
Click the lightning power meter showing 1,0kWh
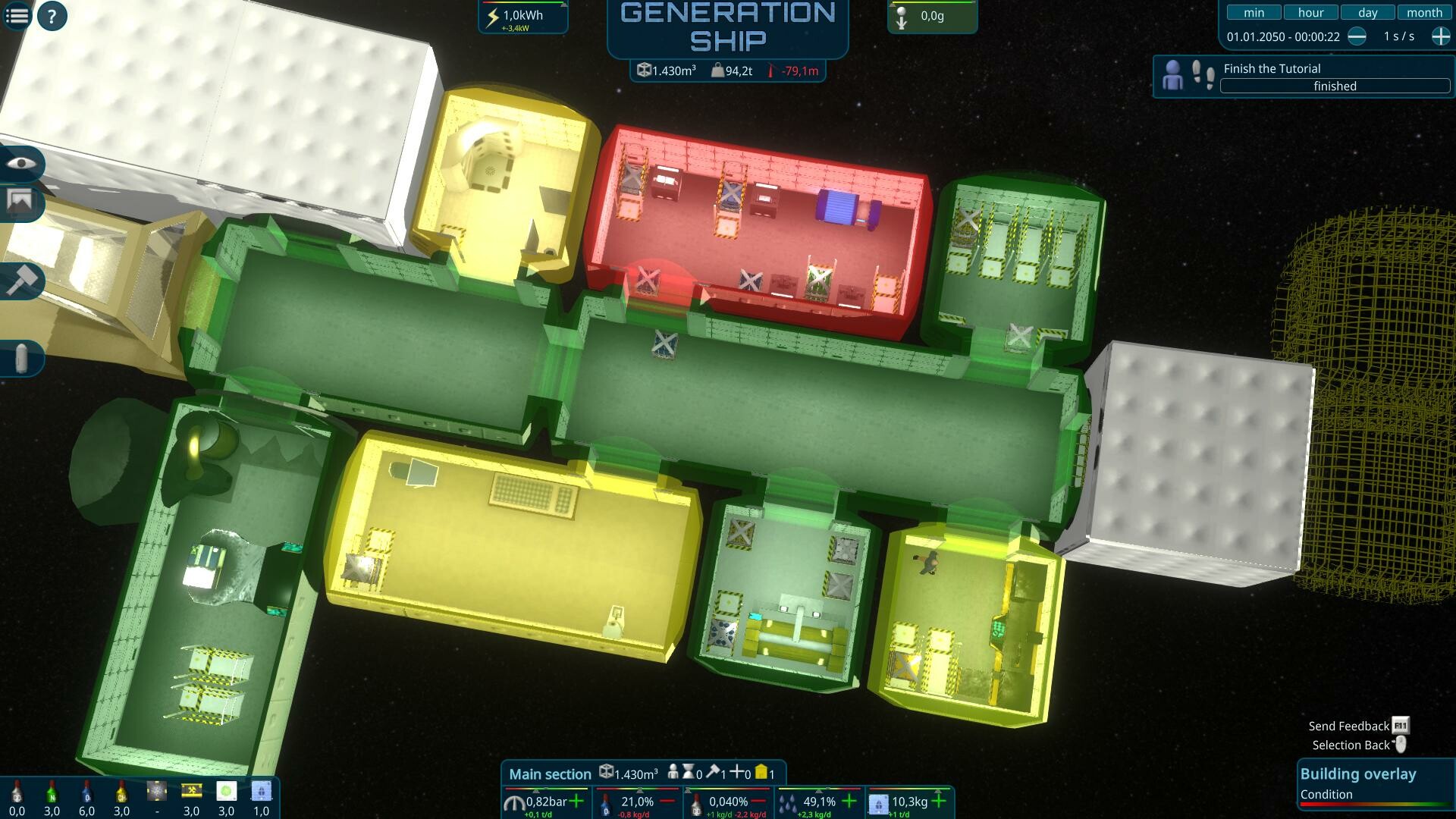tap(522, 14)
